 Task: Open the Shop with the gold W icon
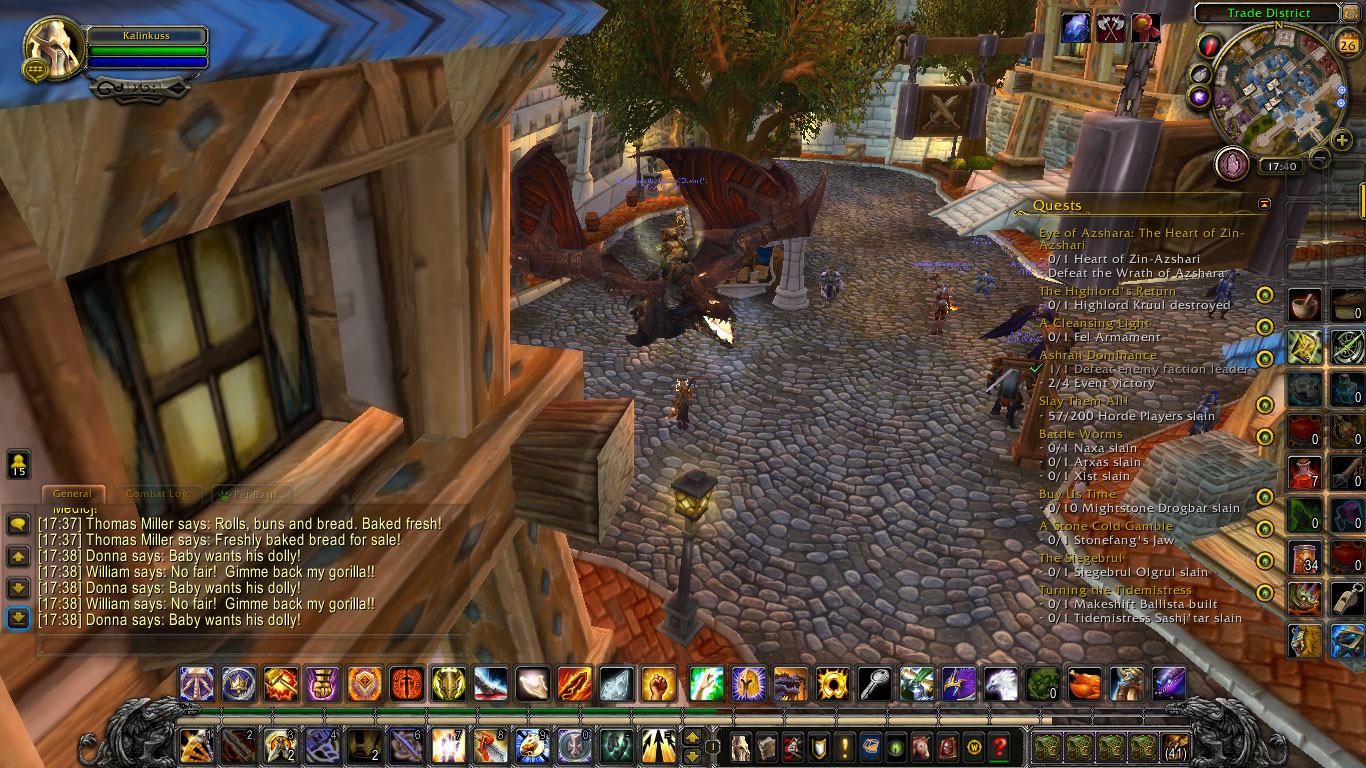click(972, 745)
